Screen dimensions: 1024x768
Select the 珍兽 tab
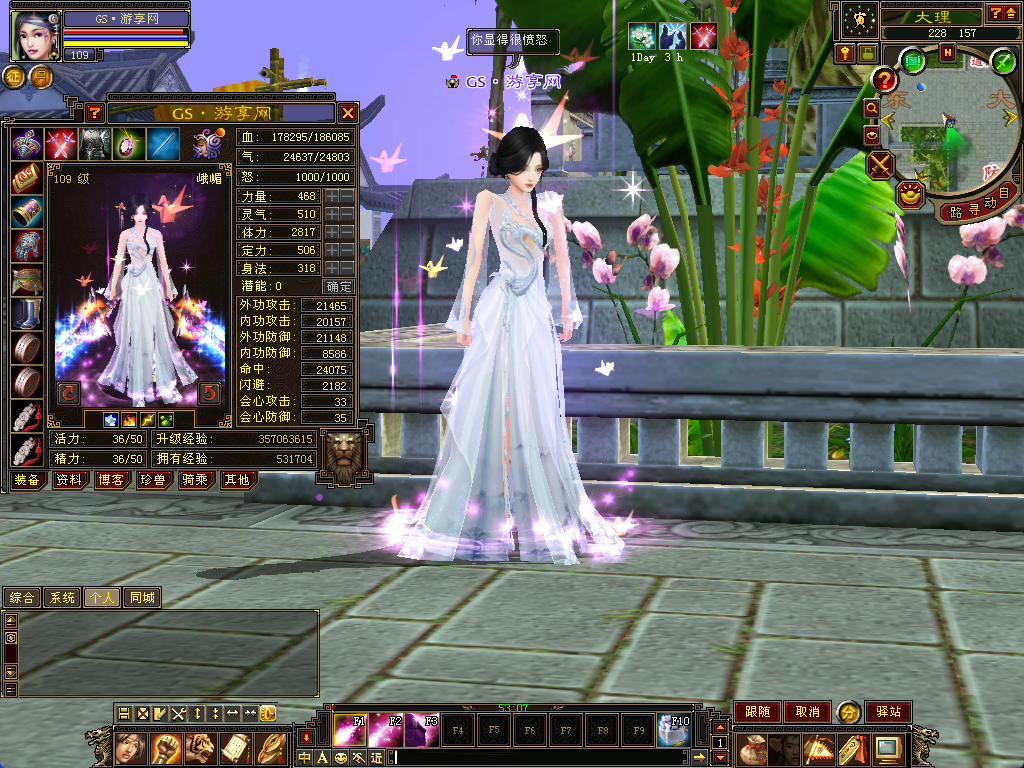coord(152,480)
